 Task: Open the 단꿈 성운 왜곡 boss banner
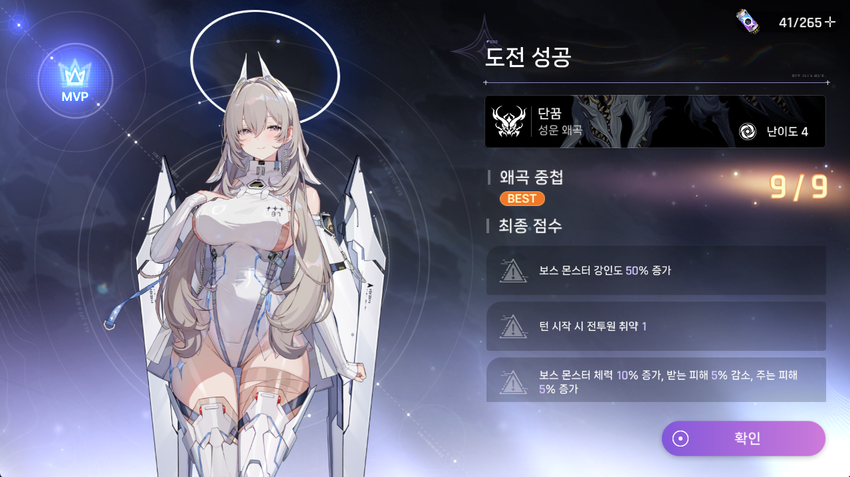pyautogui.click(x=655, y=122)
